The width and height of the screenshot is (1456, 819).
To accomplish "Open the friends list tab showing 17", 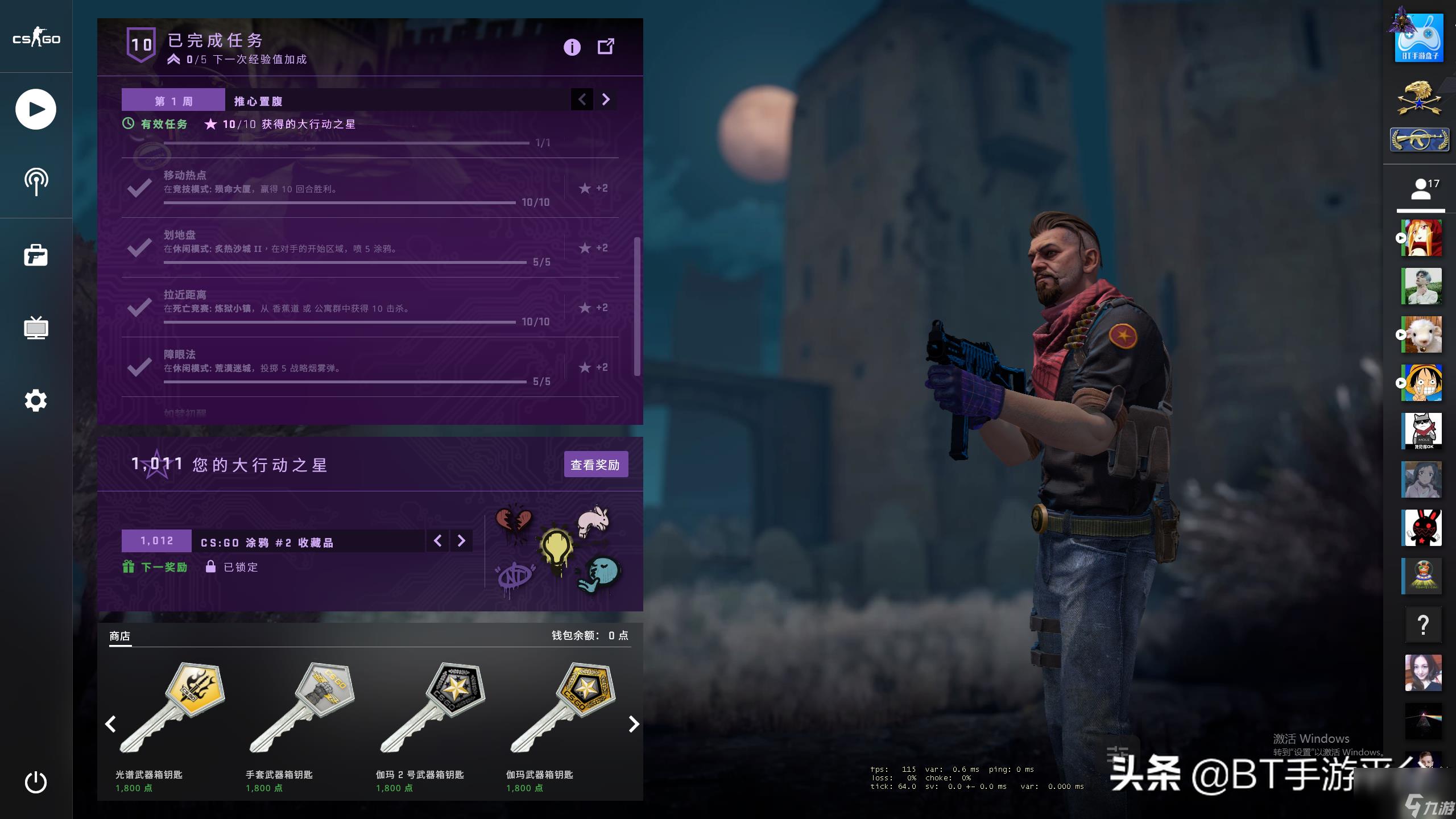I will point(1421,189).
